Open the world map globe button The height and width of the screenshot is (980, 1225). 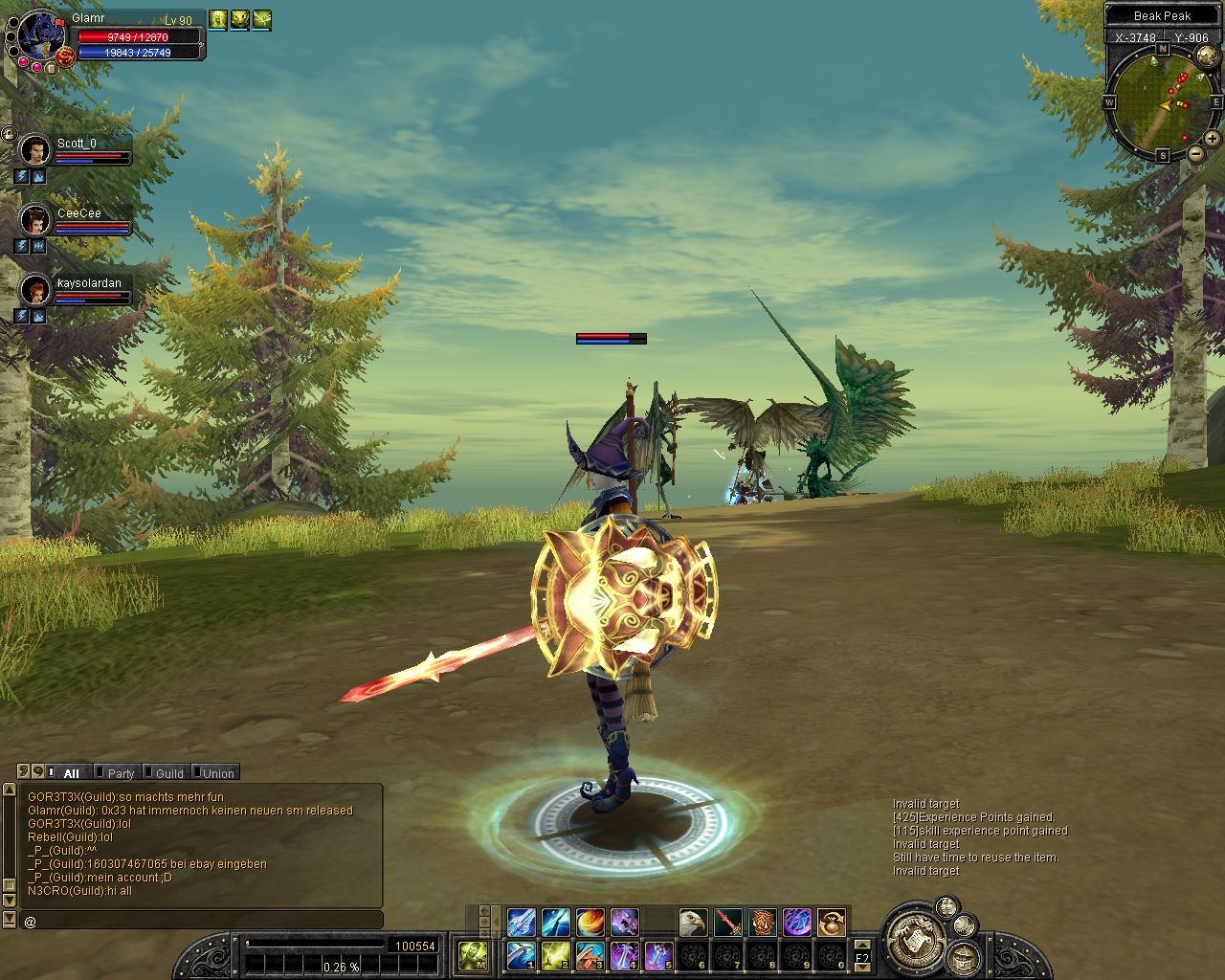1207,56
